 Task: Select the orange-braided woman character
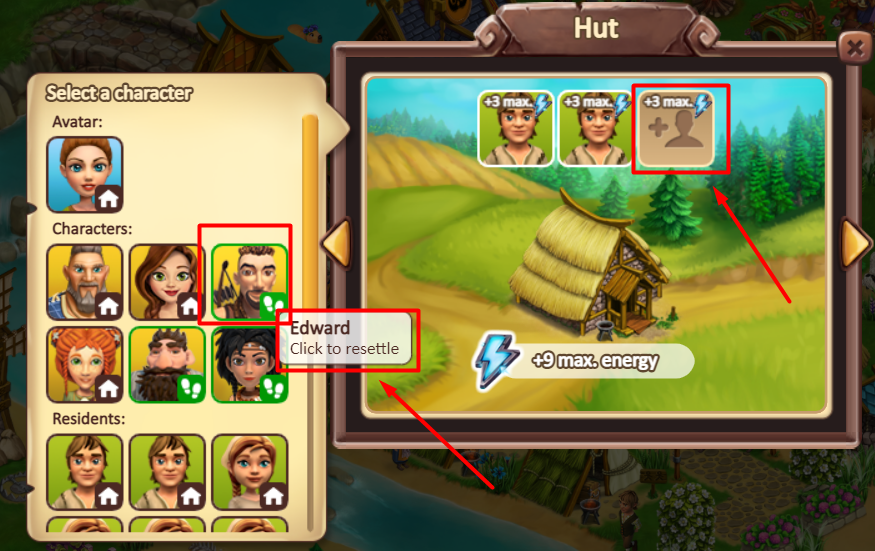pos(85,364)
